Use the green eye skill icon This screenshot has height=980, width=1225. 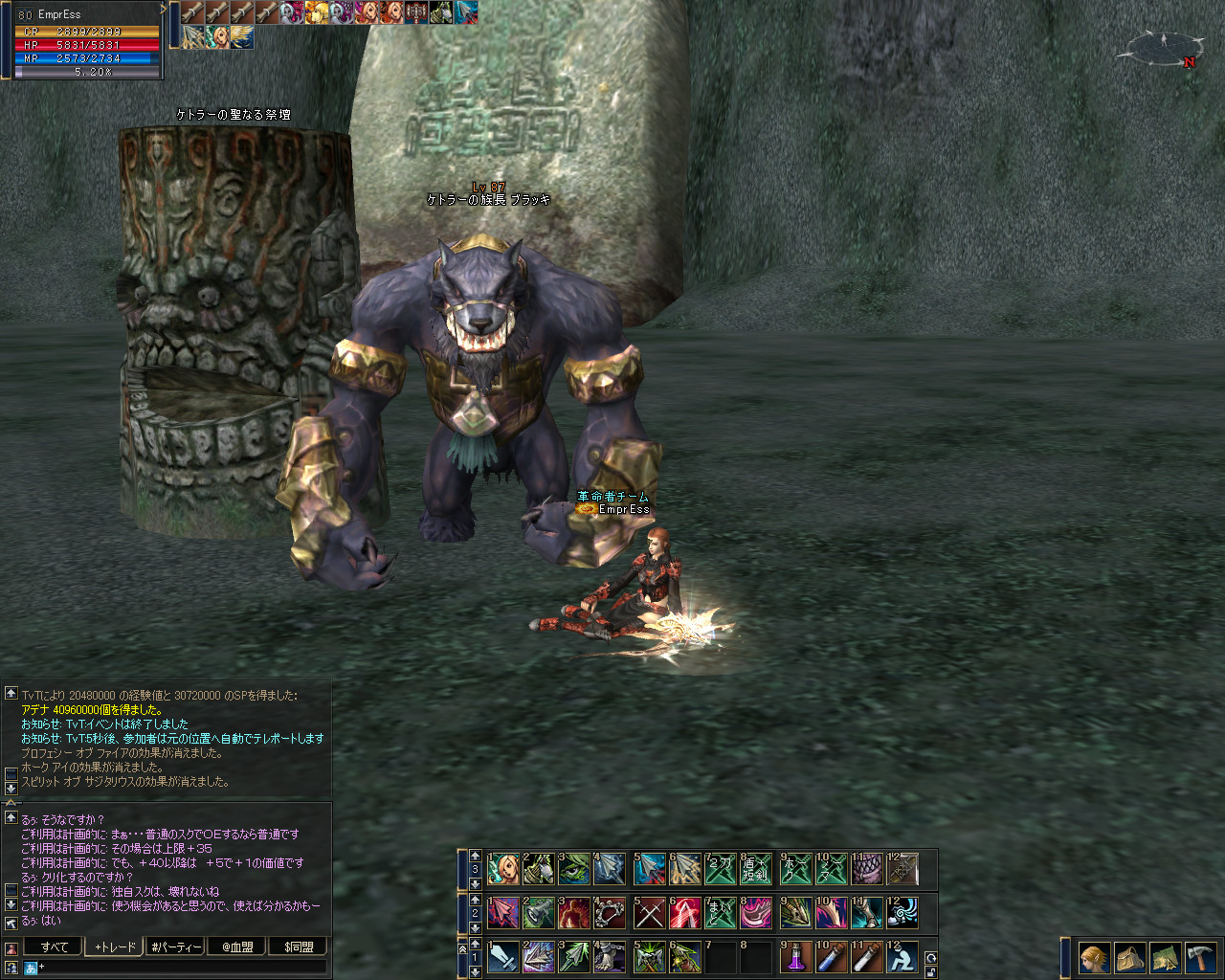tap(575, 869)
